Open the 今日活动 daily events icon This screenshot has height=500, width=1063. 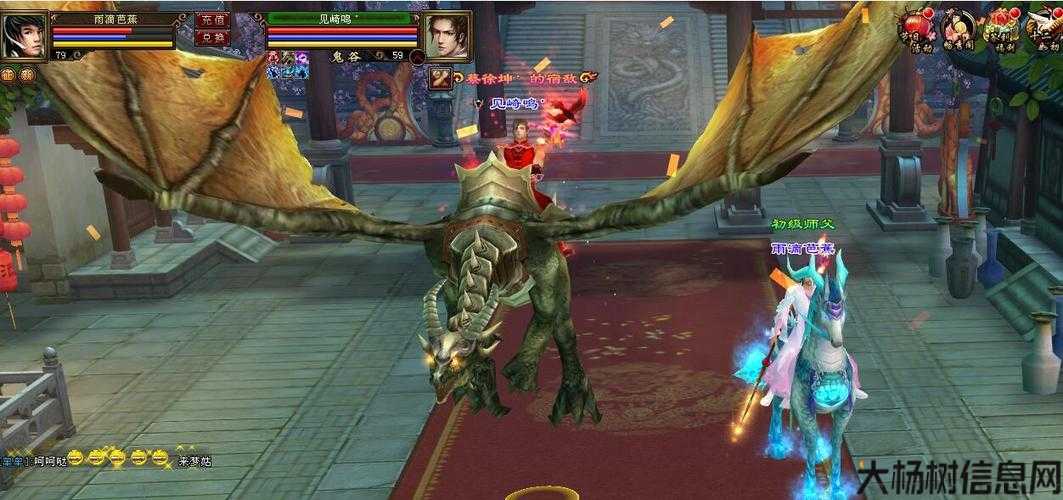[916, 29]
